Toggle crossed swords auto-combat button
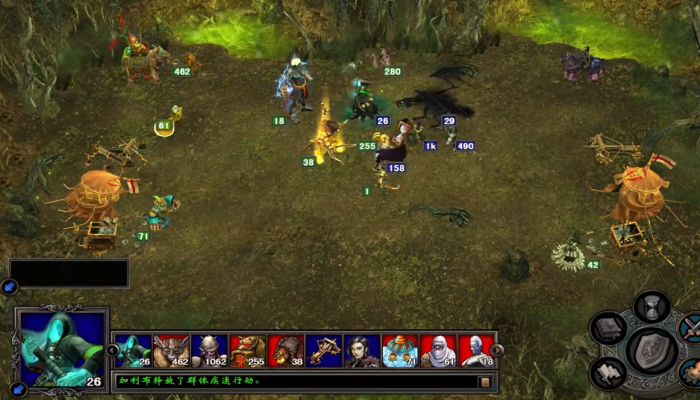700x400 pixels. (x=690, y=327)
